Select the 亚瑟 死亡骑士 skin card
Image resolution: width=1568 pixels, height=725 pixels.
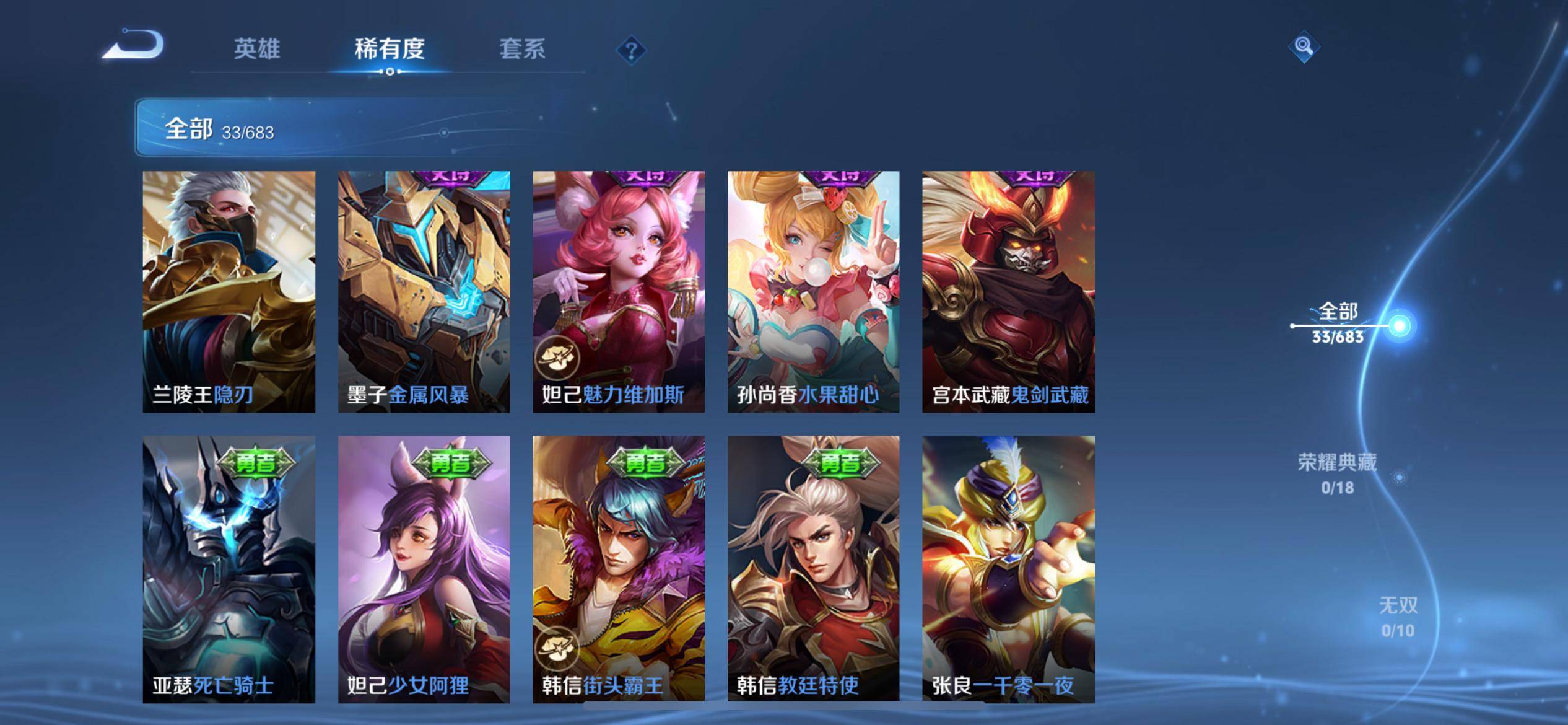[x=229, y=569]
